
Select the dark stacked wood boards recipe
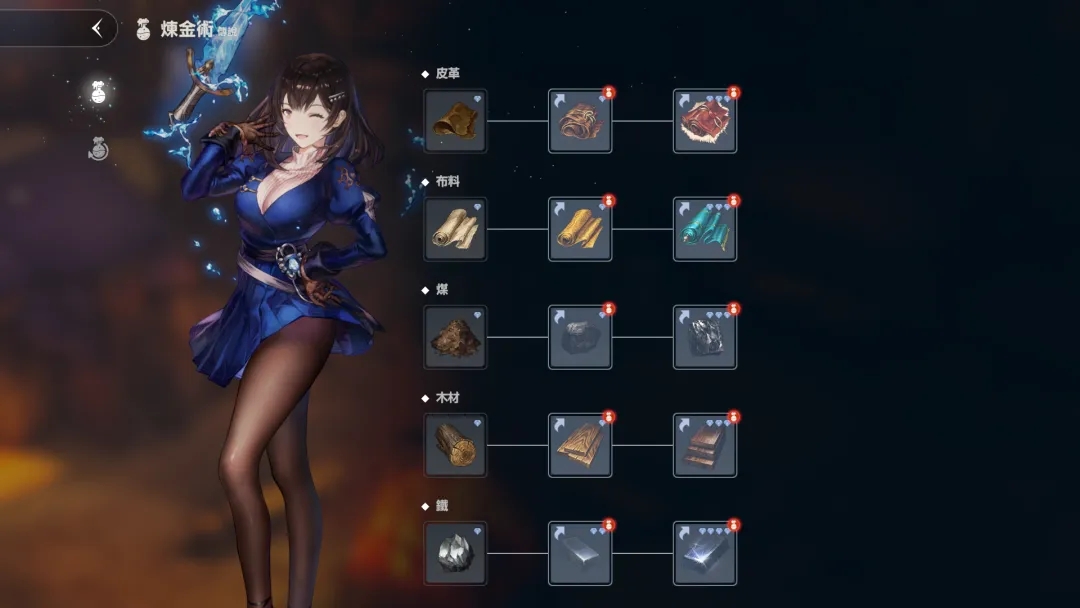705,445
